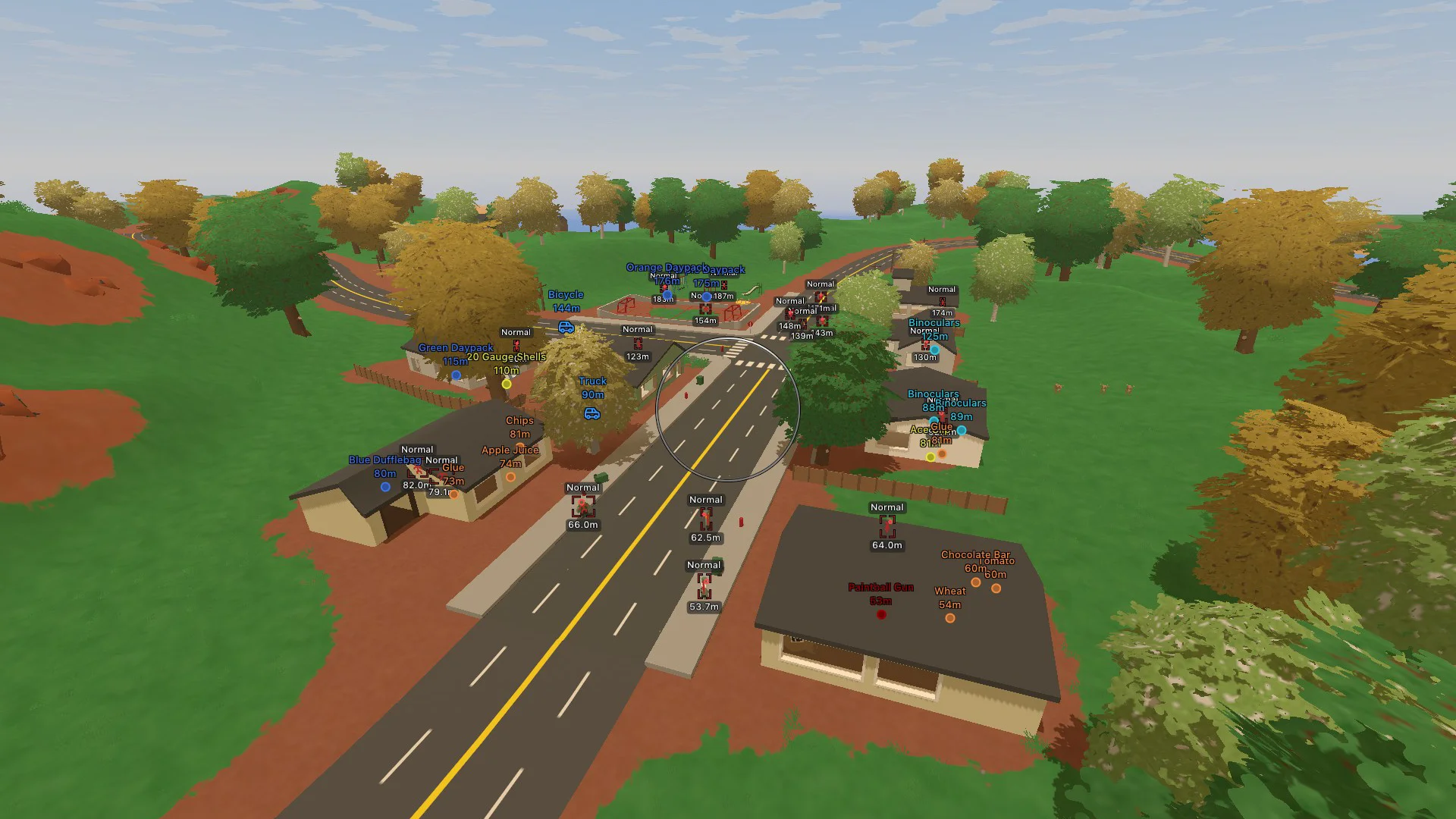Select the zombie crosshair marker at 66.0m
1456x819 pixels.
(x=583, y=507)
